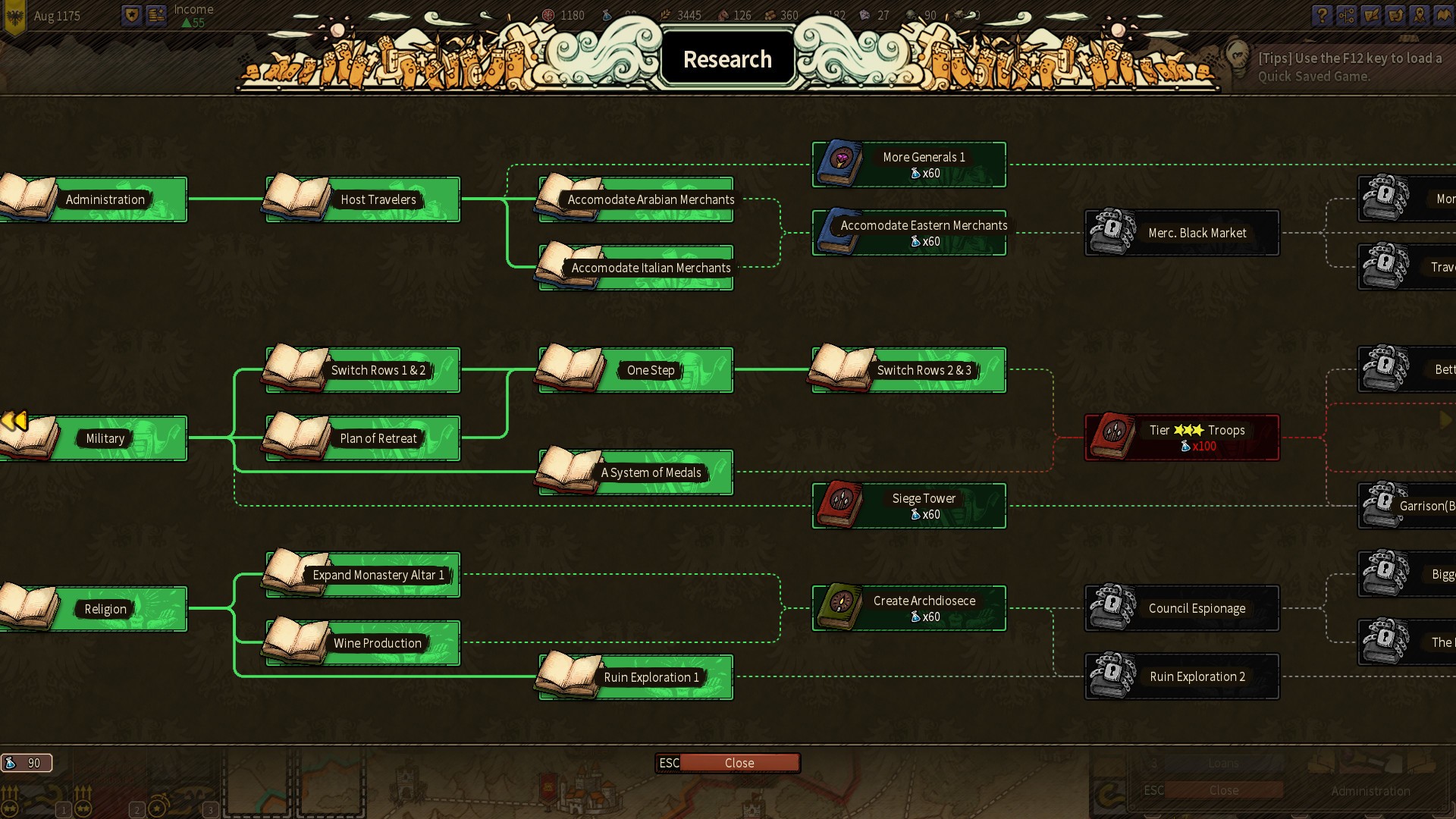The width and height of the screenshot is (1456, 819).
Task: Select the red Tier Troops book icon
Action: [1112, 437]
